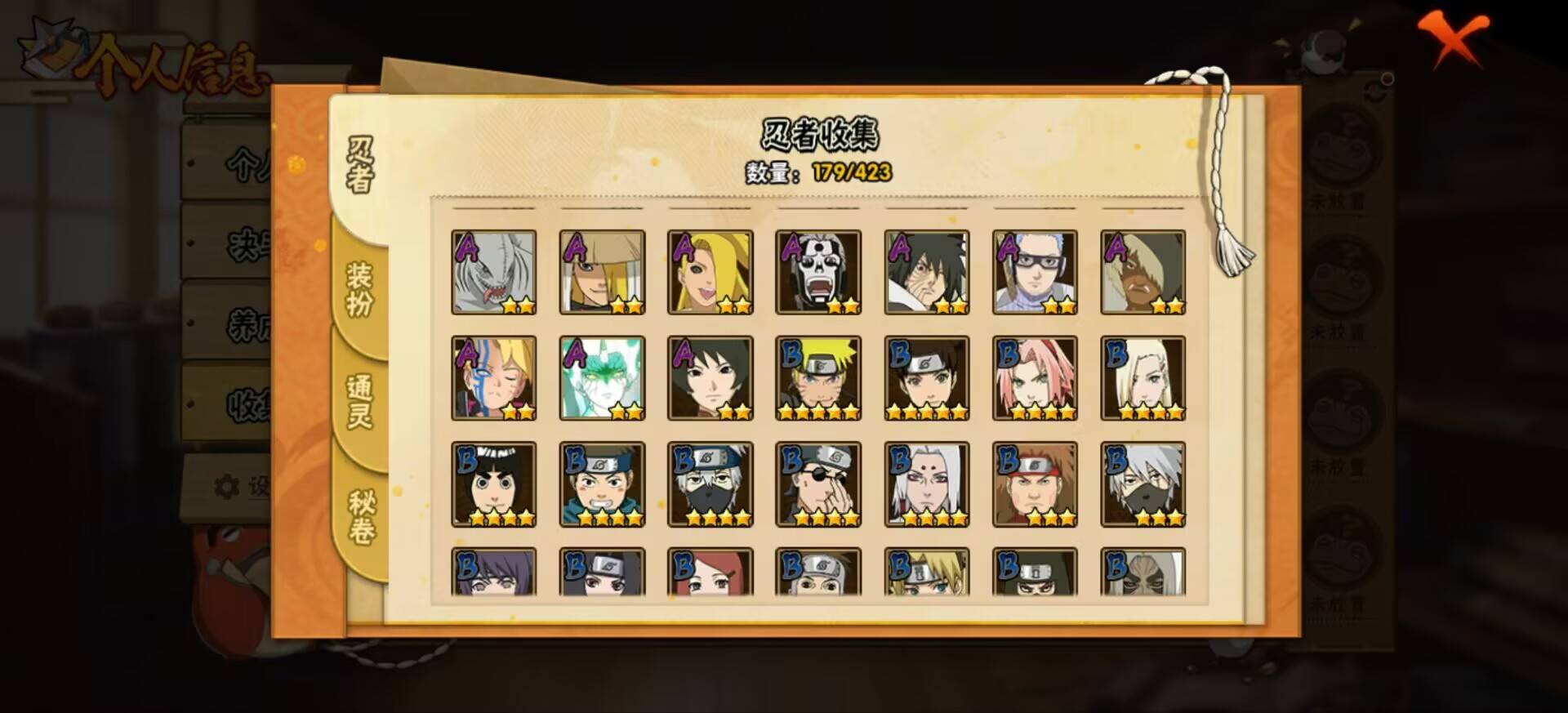Select the blonde Deidara A-rank portrait
The width and height of the screenshot is (1568, 713).
(710, 273)
